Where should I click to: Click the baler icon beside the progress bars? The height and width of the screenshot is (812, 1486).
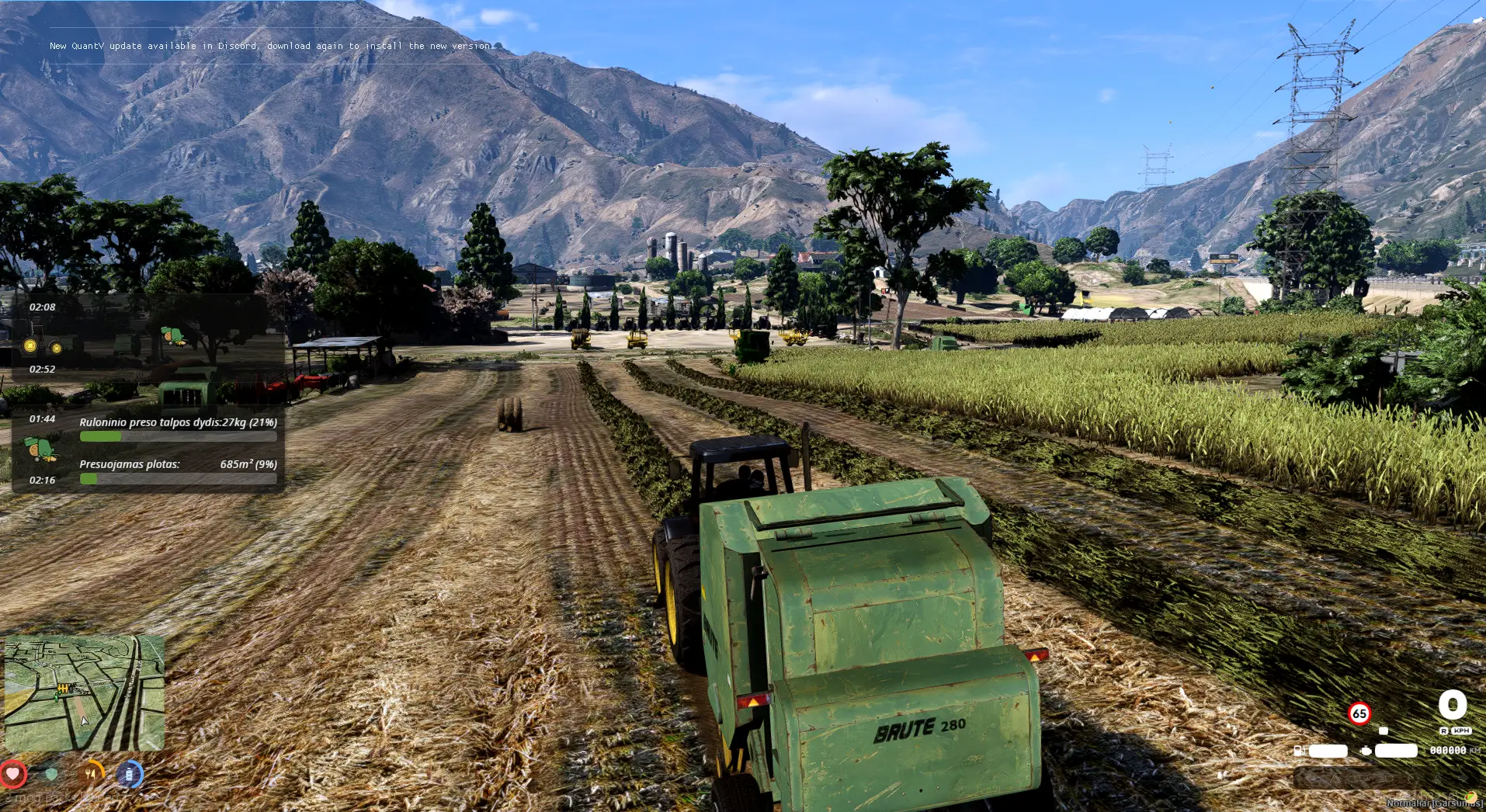39,449
